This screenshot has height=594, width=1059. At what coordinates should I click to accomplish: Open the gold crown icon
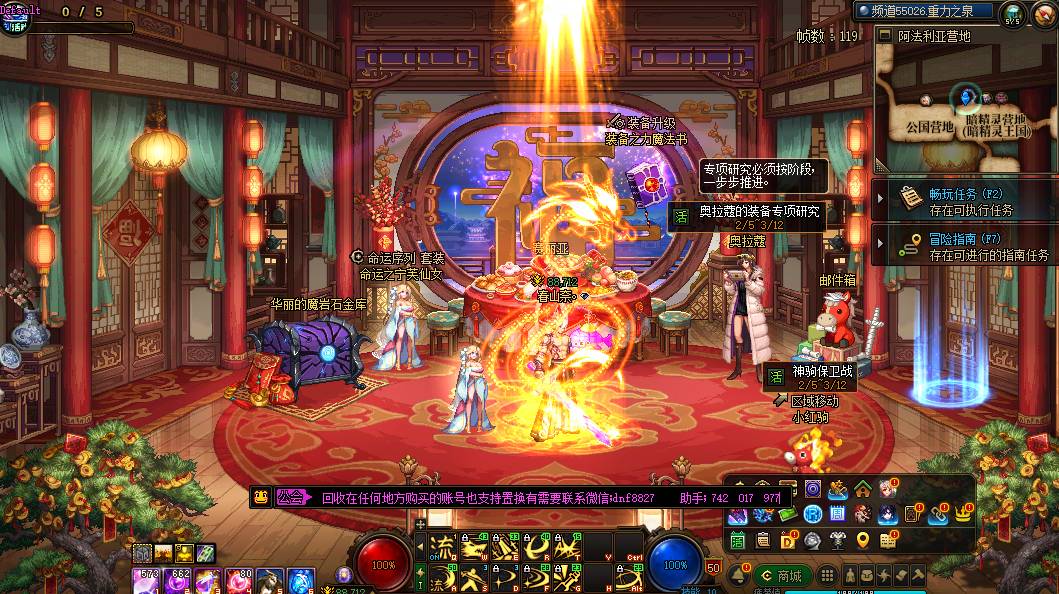point(964,514)
